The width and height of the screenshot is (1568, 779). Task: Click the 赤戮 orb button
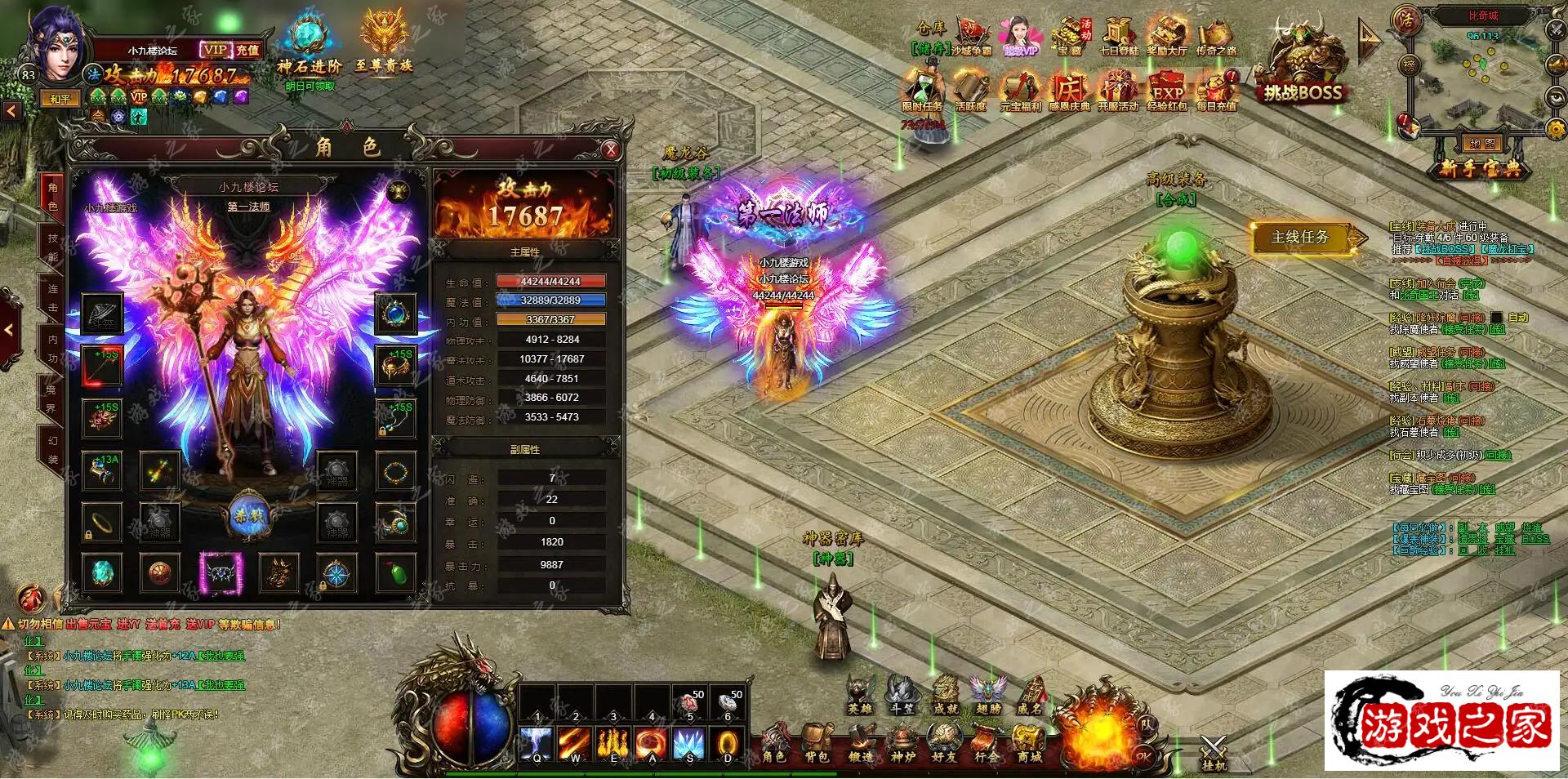click(248, 518)
